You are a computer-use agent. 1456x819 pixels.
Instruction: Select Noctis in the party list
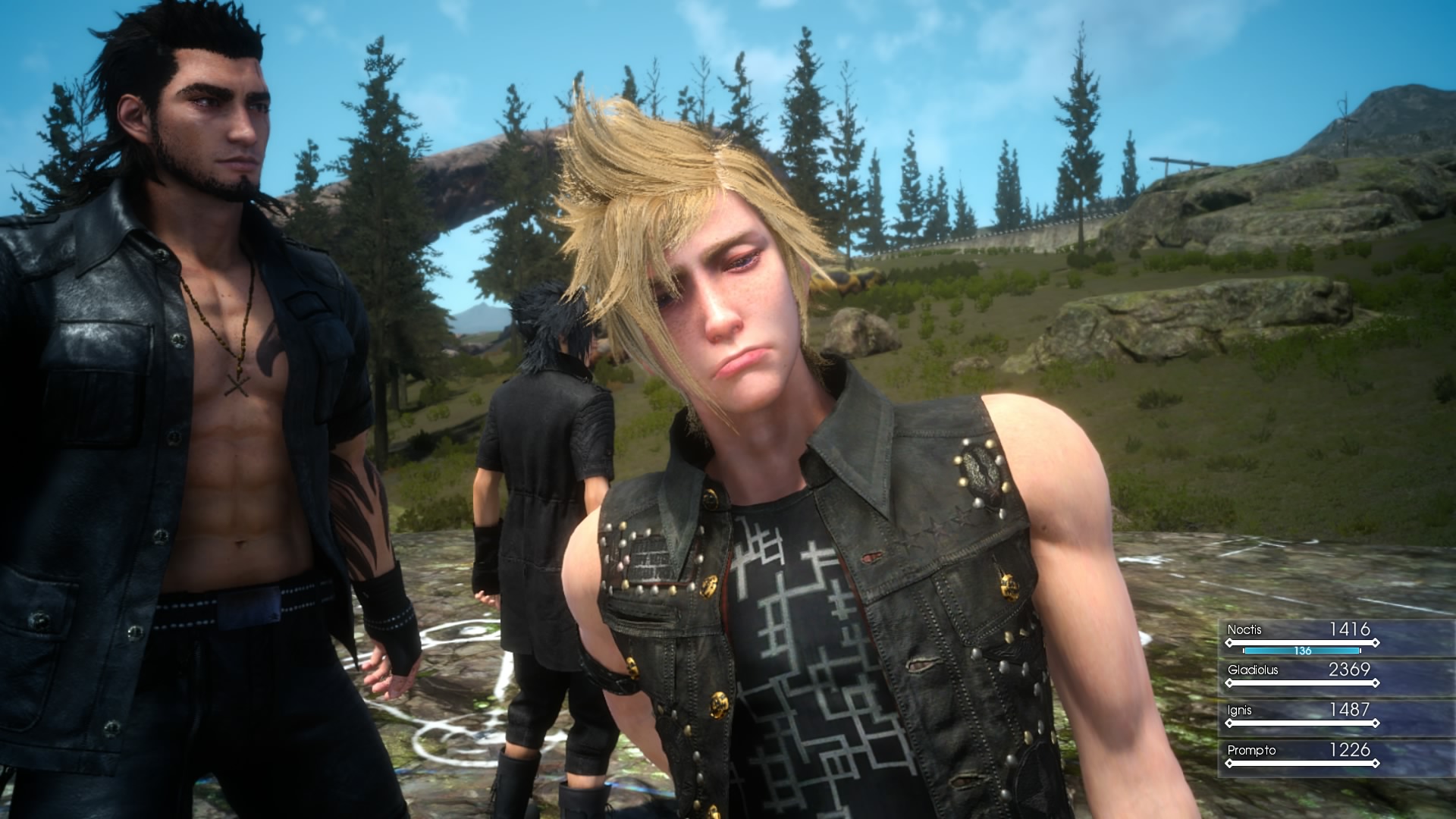pos(1301,635)
